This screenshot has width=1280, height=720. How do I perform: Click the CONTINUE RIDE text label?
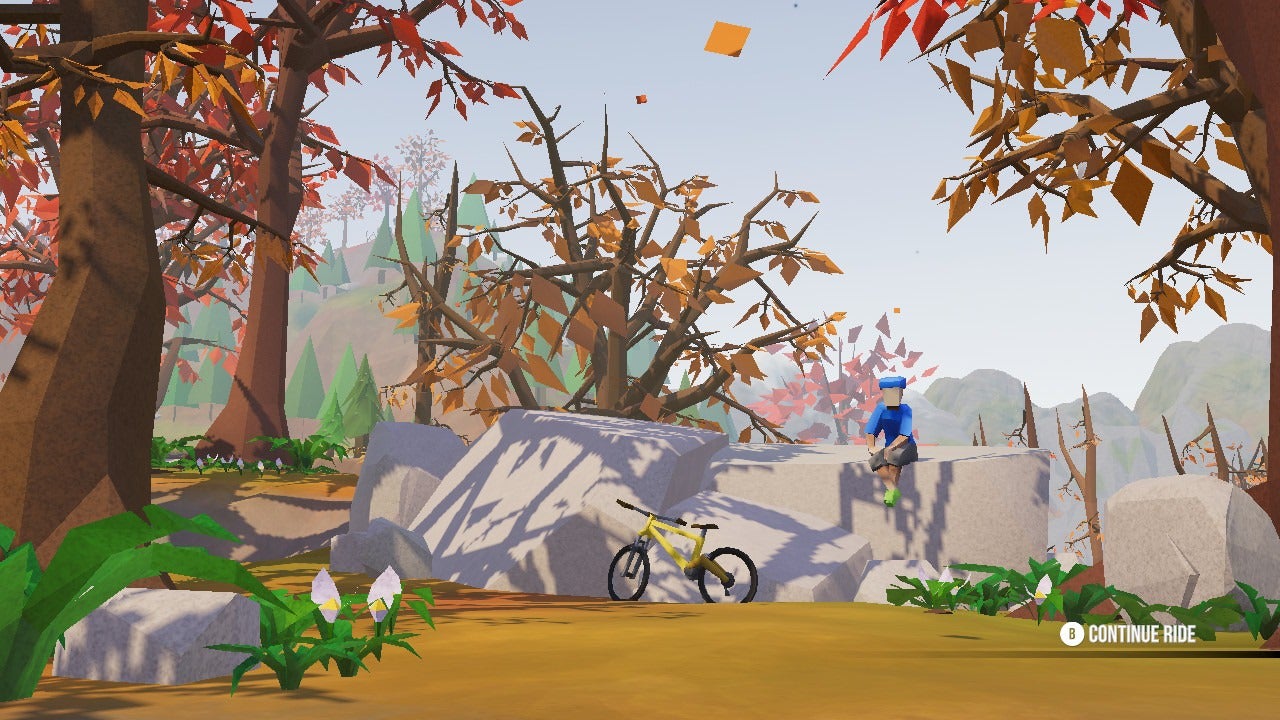[x=1144, y=632]
